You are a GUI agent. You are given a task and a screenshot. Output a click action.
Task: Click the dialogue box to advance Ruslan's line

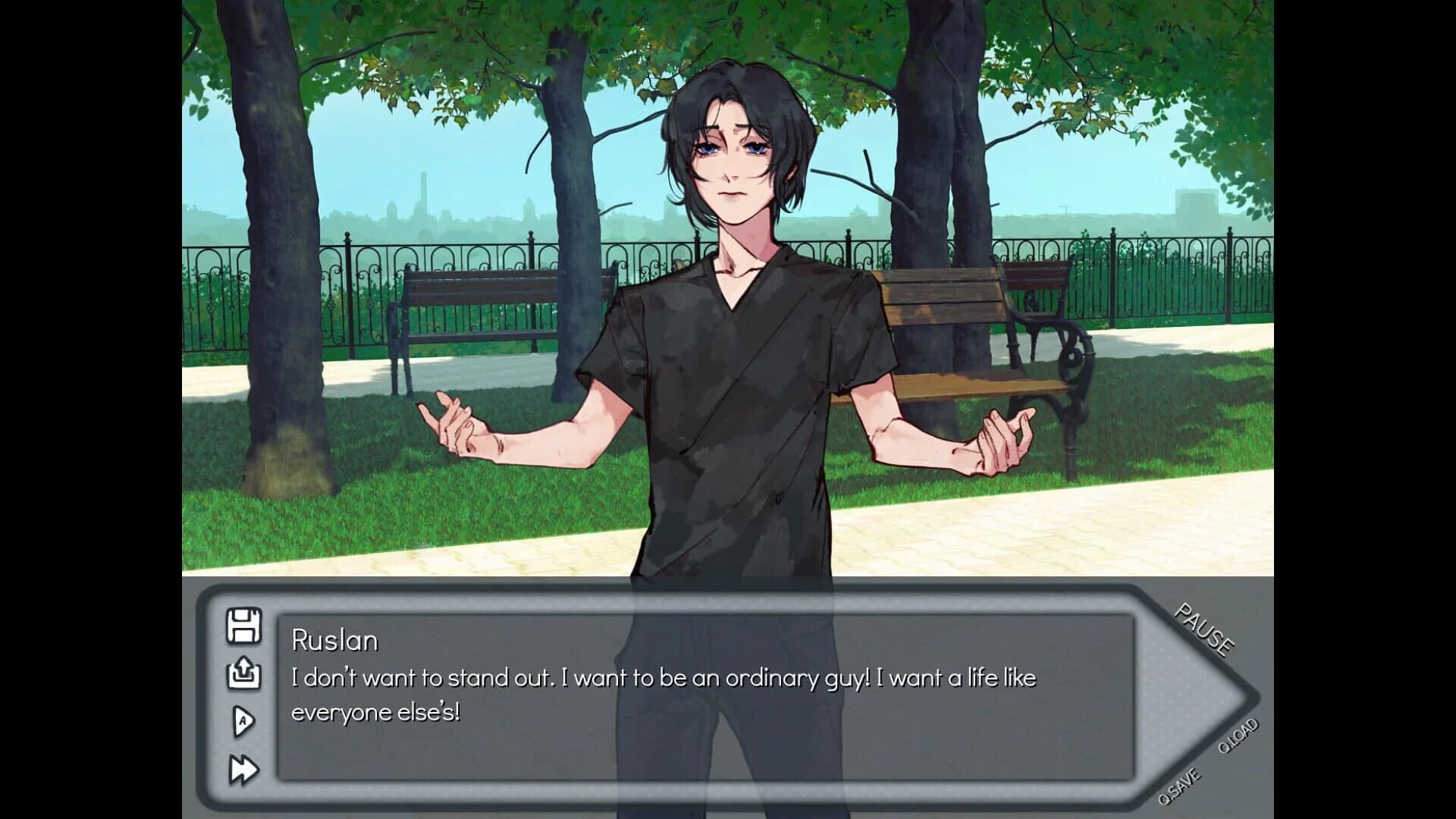682,705
